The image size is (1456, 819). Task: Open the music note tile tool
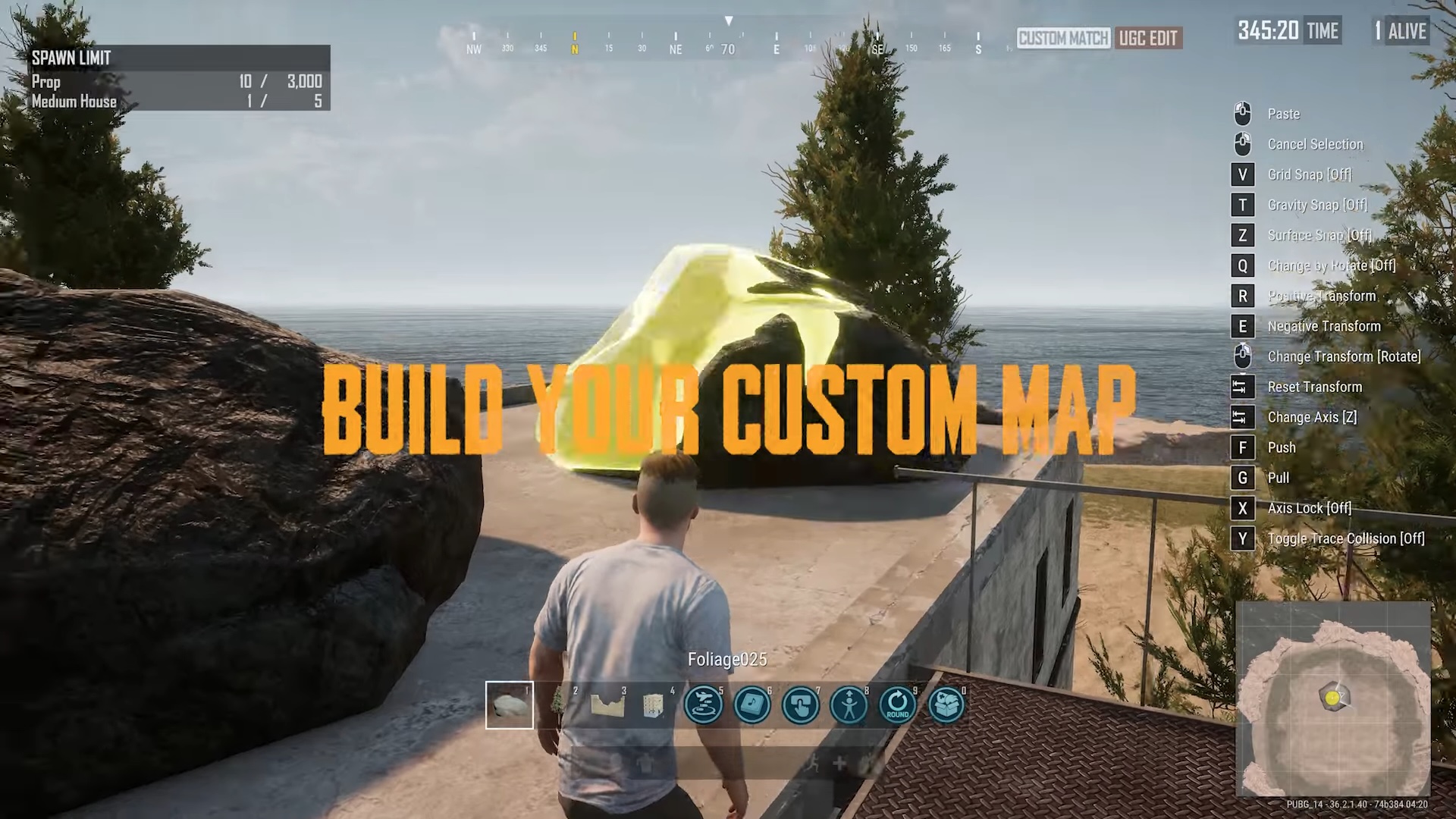[752, 705]
